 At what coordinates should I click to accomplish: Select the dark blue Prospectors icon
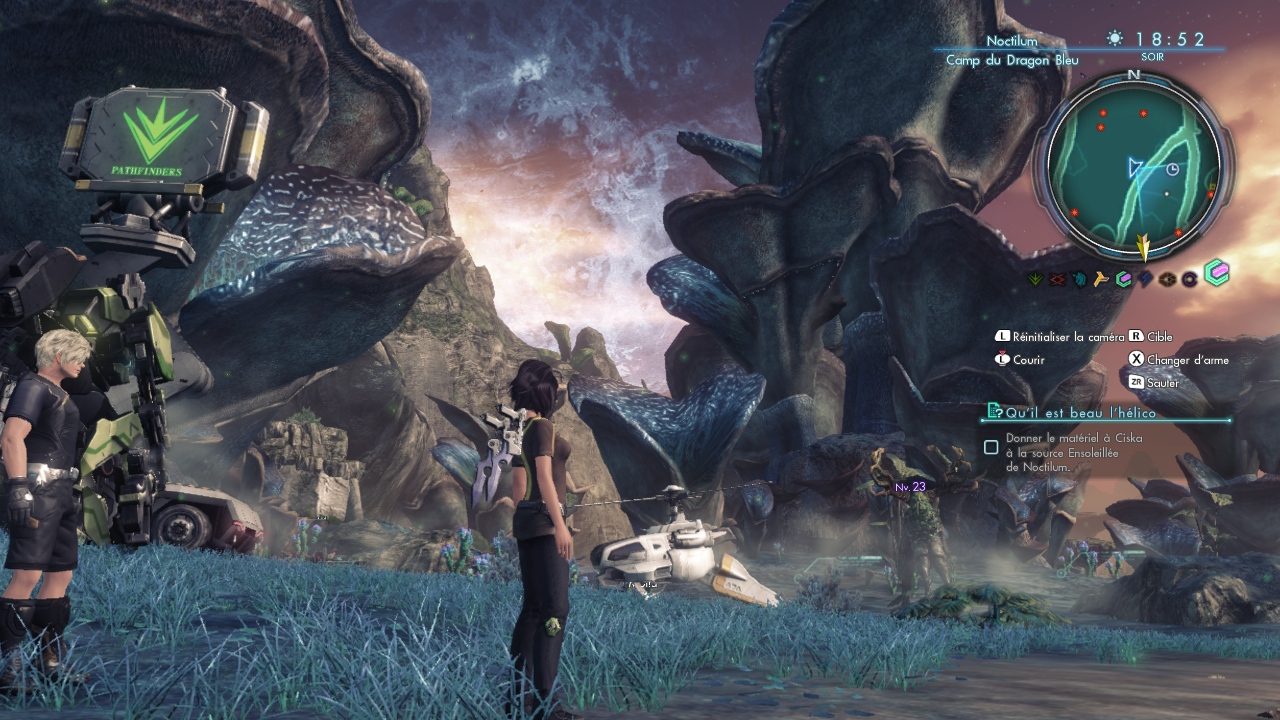click(x=1145, y=279)
